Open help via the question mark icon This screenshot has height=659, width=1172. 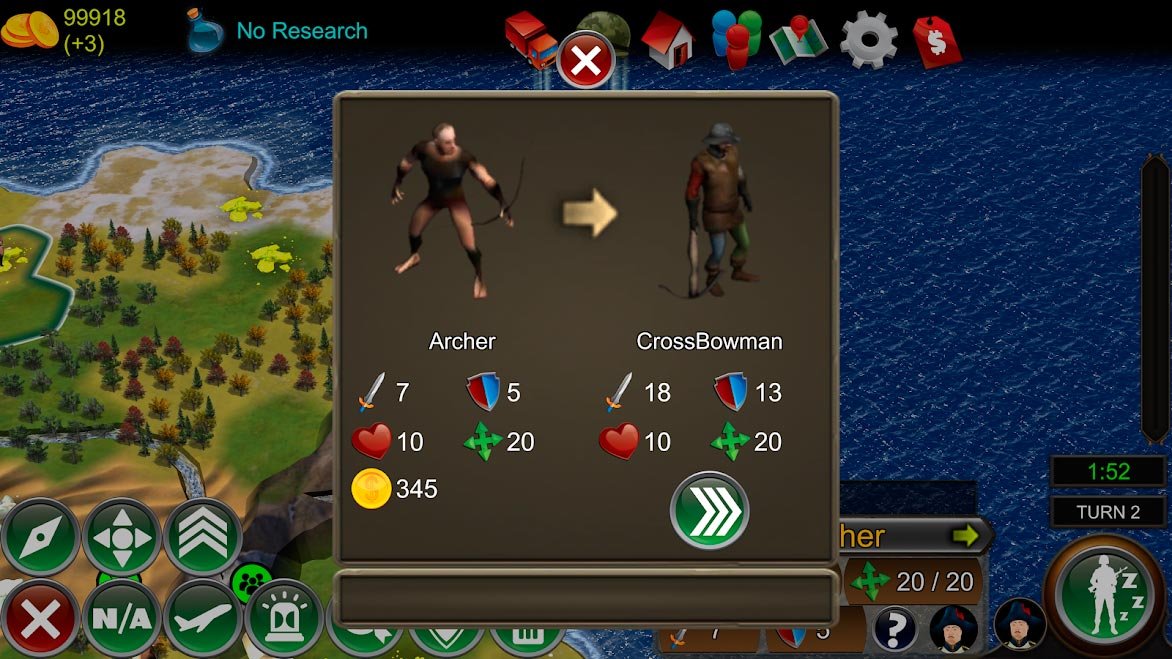895,630
